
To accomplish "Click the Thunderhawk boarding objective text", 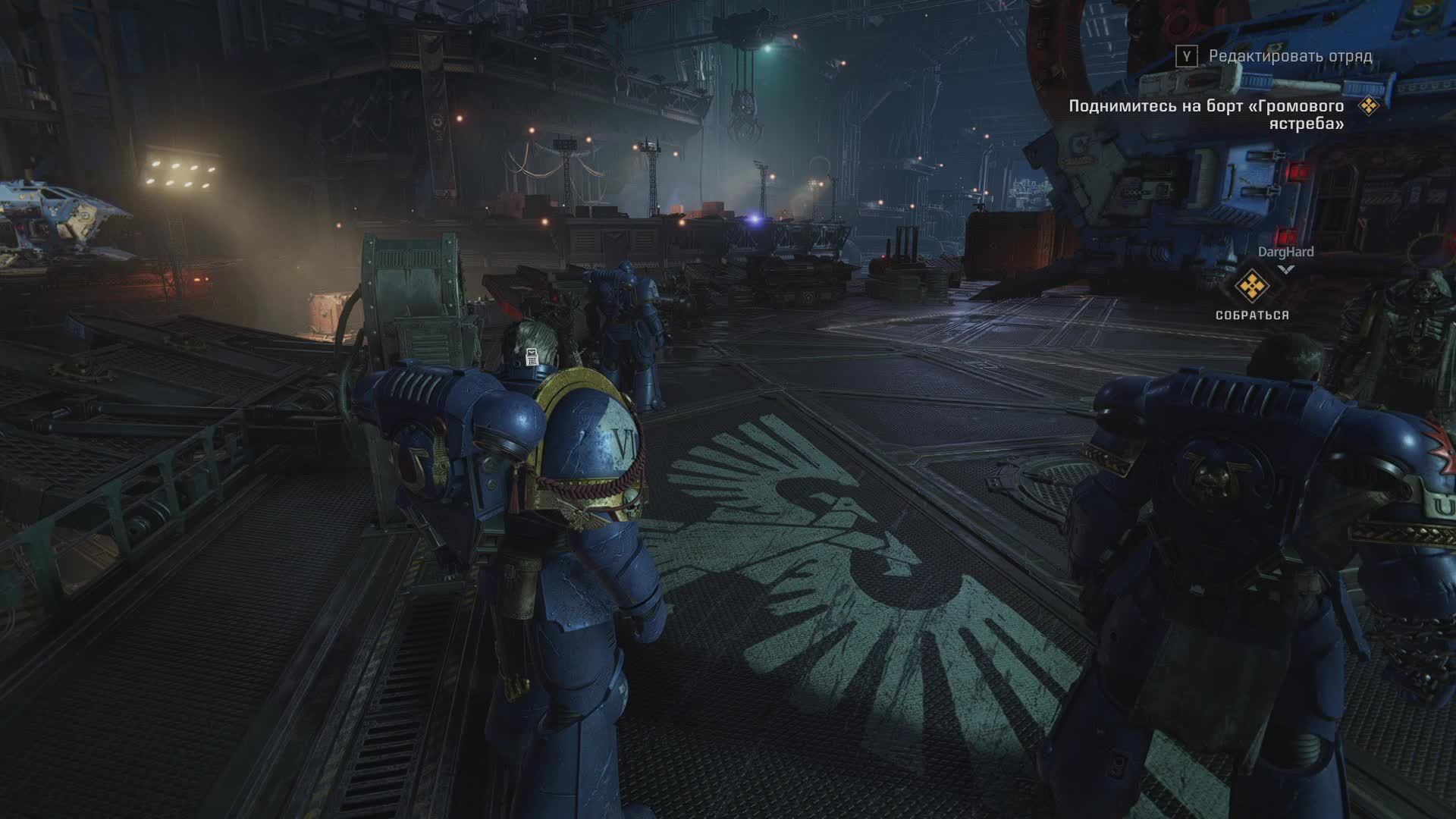I will coord(1206,115).
